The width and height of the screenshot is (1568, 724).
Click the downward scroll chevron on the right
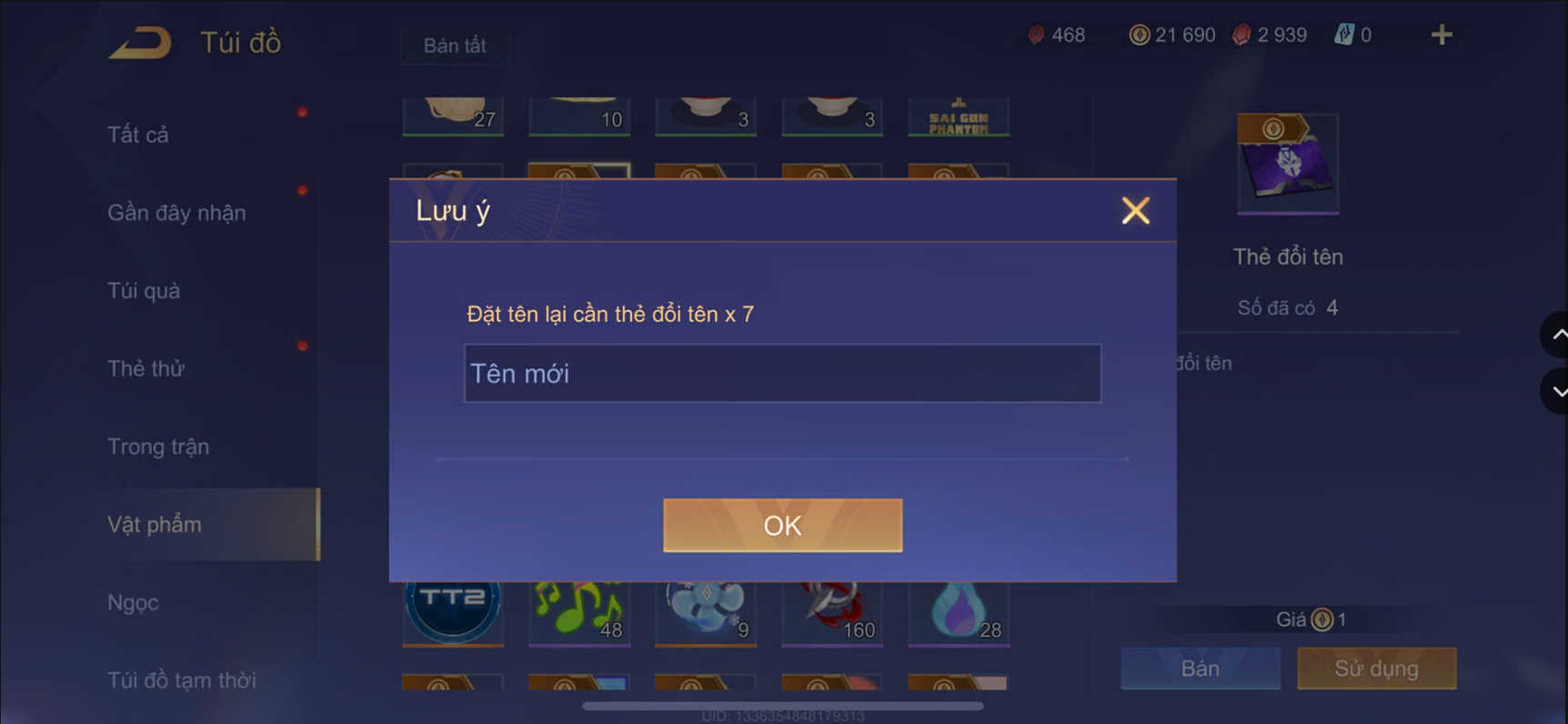coord(1557,391)
